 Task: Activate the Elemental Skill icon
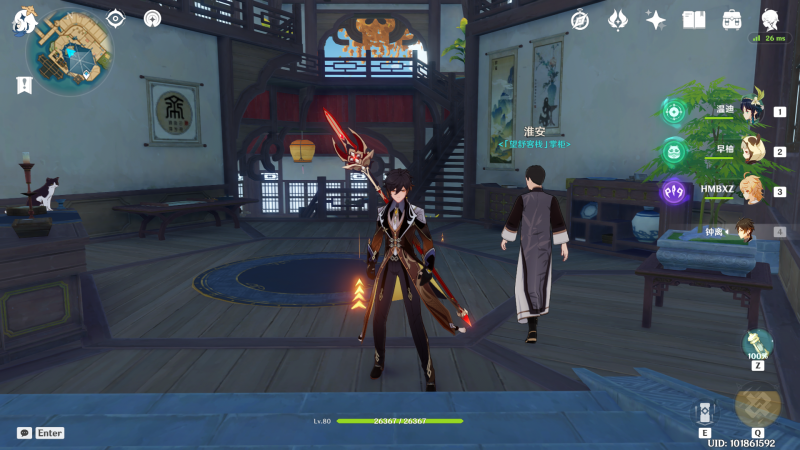point(705,411)
